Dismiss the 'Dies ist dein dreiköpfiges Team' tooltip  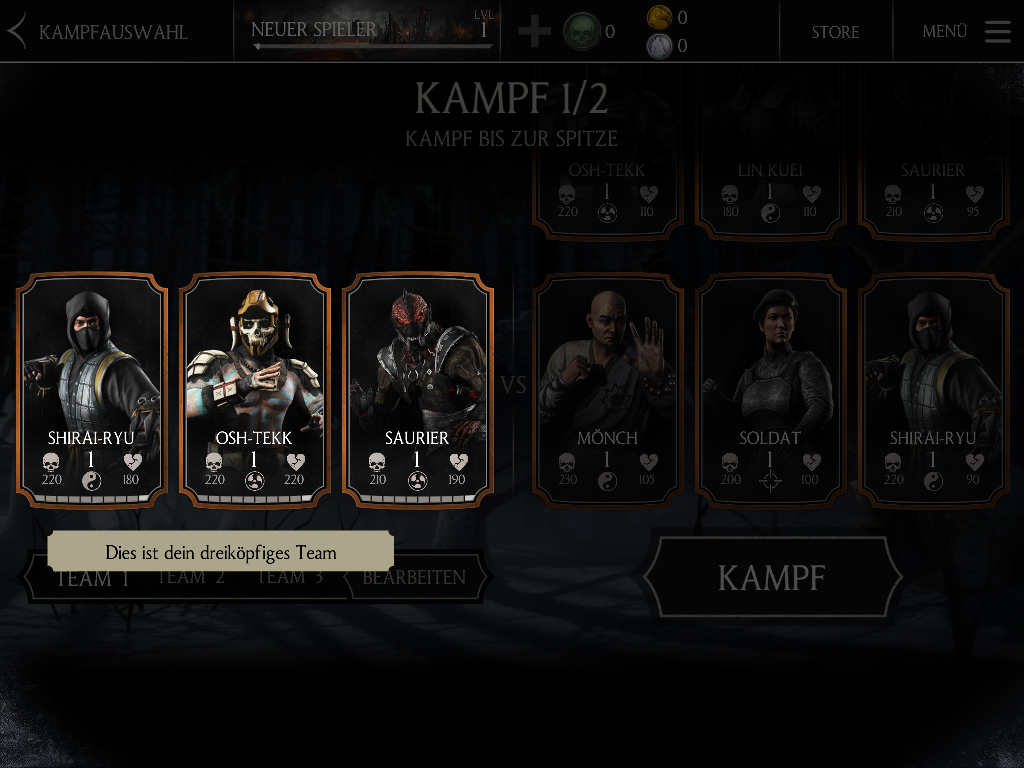pos(220,552)
